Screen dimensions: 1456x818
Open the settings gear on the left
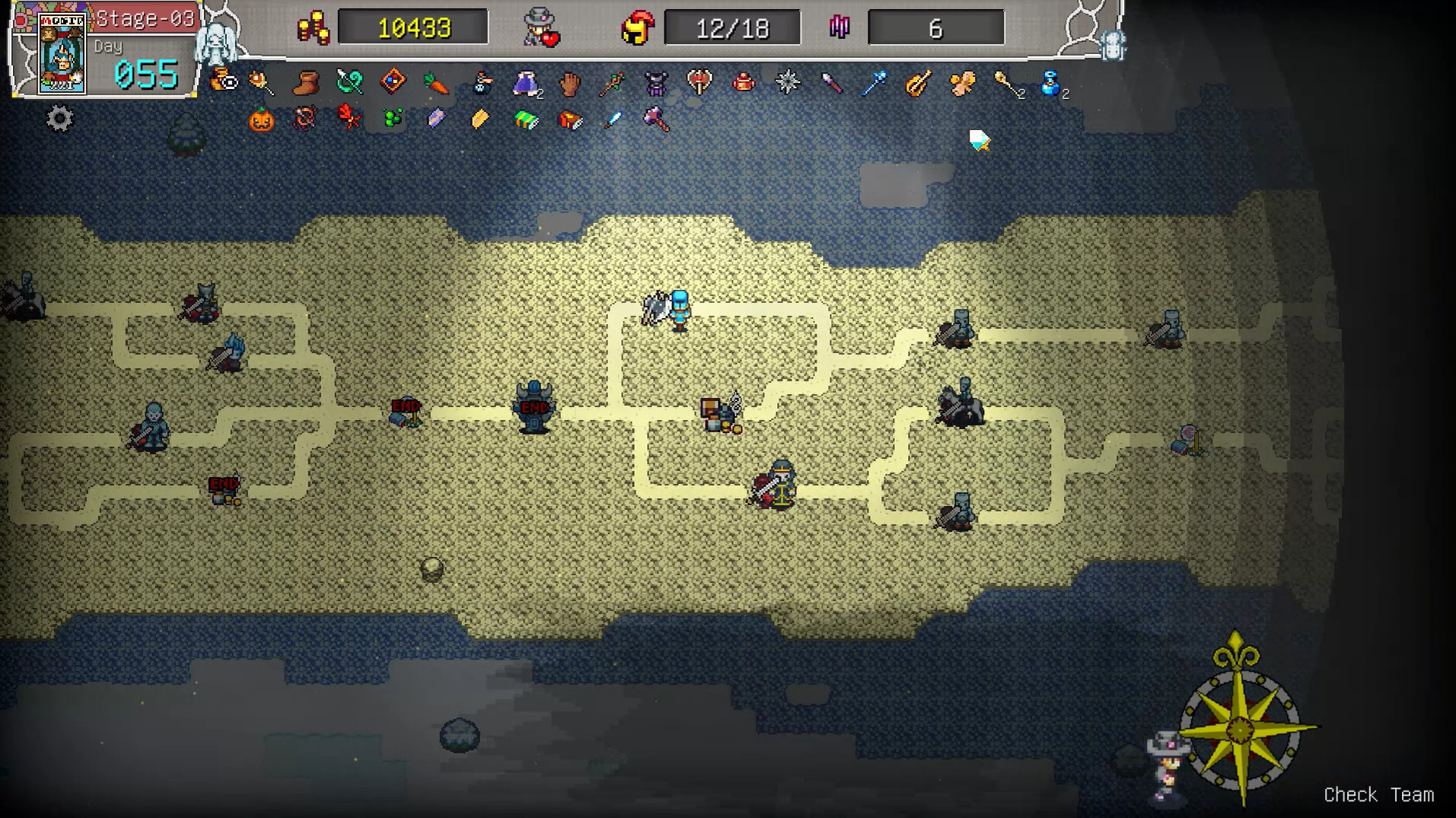pyautogui.click(x=59, y=118)
